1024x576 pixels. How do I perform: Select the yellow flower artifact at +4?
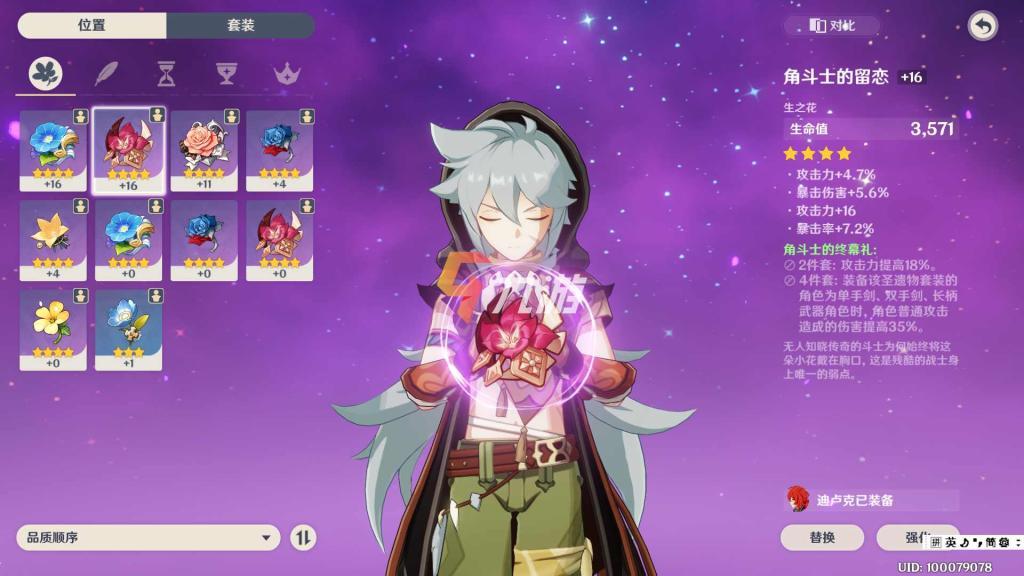click(x=53, y=238)
